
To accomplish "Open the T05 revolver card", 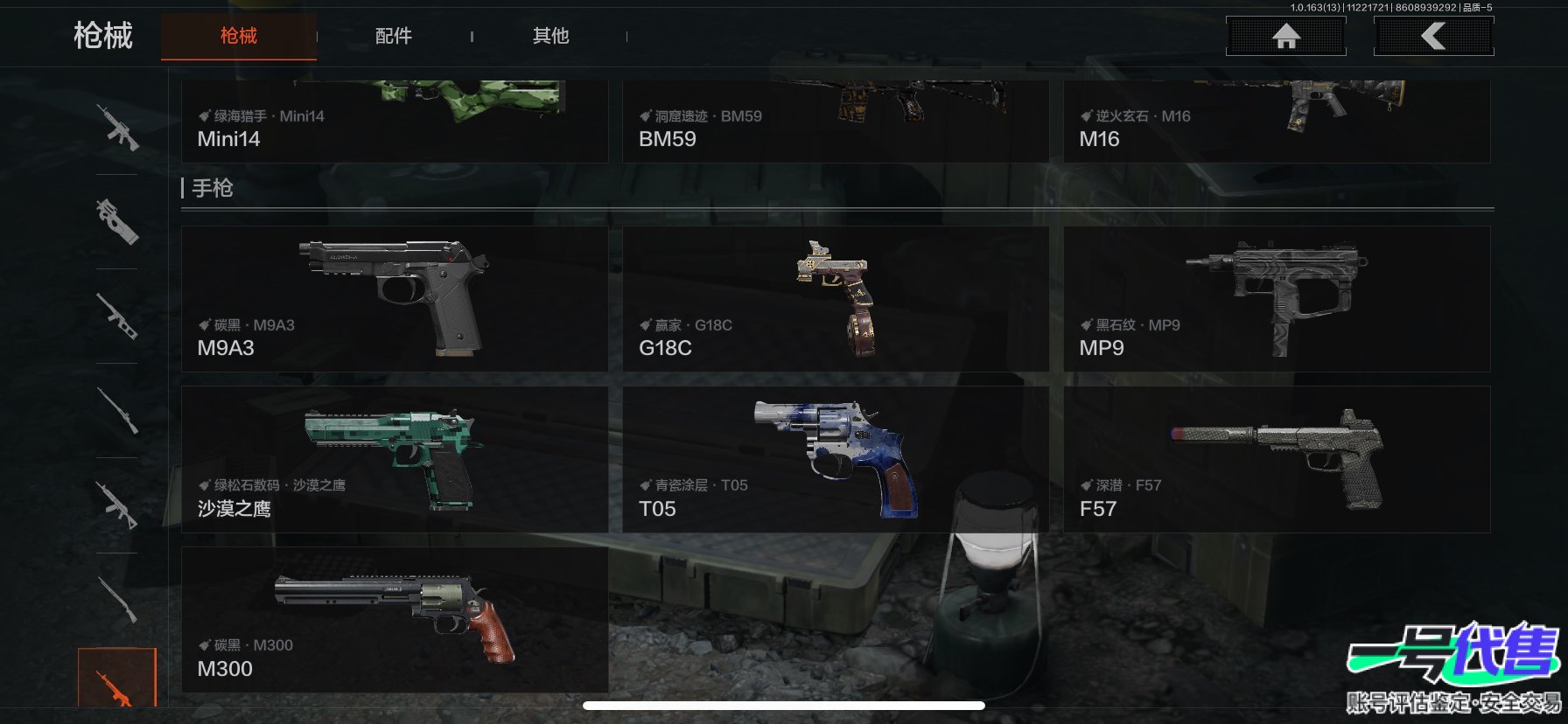I will [x=835, y=459].
